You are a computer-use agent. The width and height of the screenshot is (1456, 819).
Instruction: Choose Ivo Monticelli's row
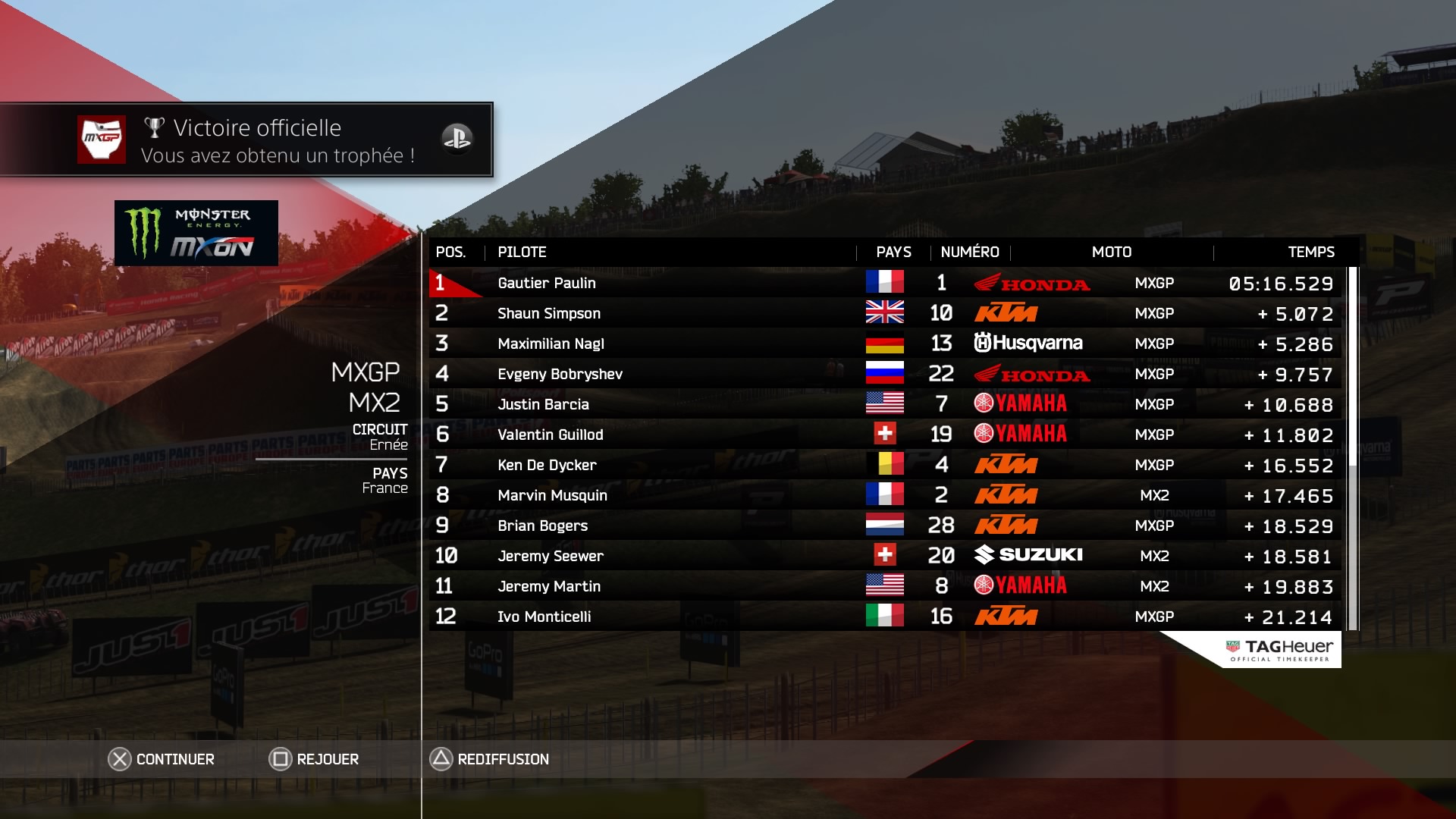pyautogui.click(x=544, y=617)
